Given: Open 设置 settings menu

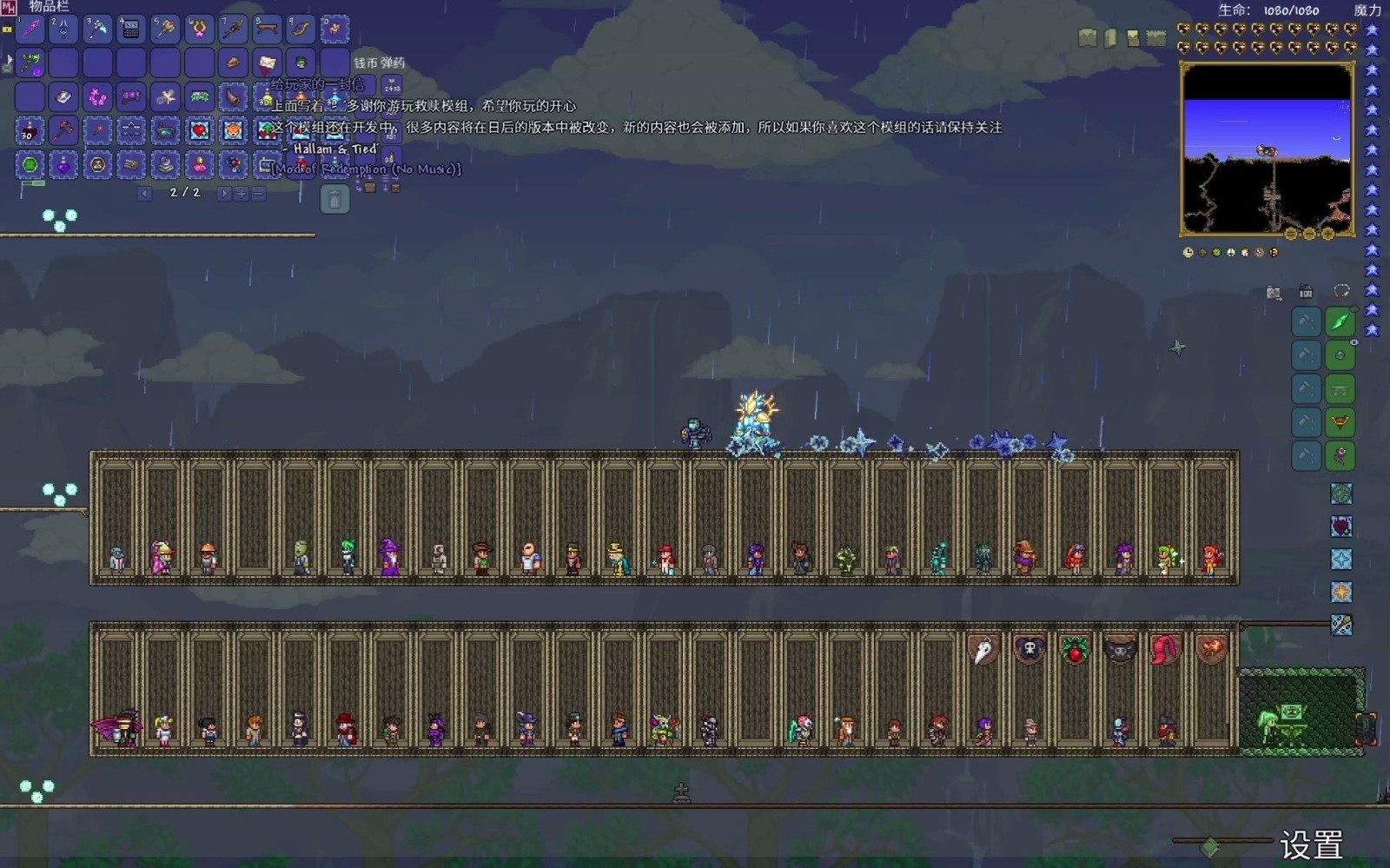Looking at the screenshot, I should pyautogui.click(x=1311, y=845).
